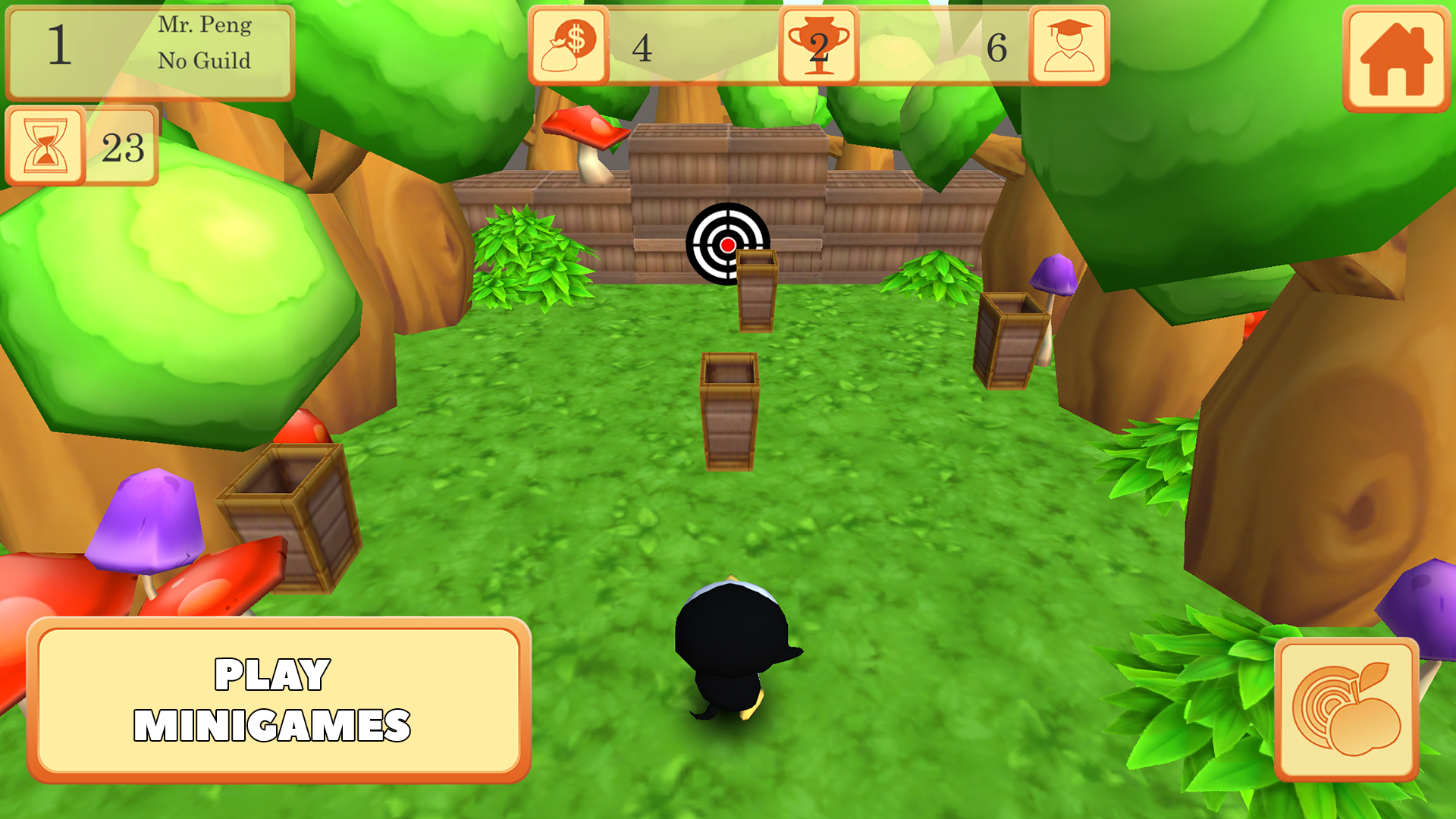Tap the No Guild label
Screen dimensions: 1456x819
click(x=205, y=61)
